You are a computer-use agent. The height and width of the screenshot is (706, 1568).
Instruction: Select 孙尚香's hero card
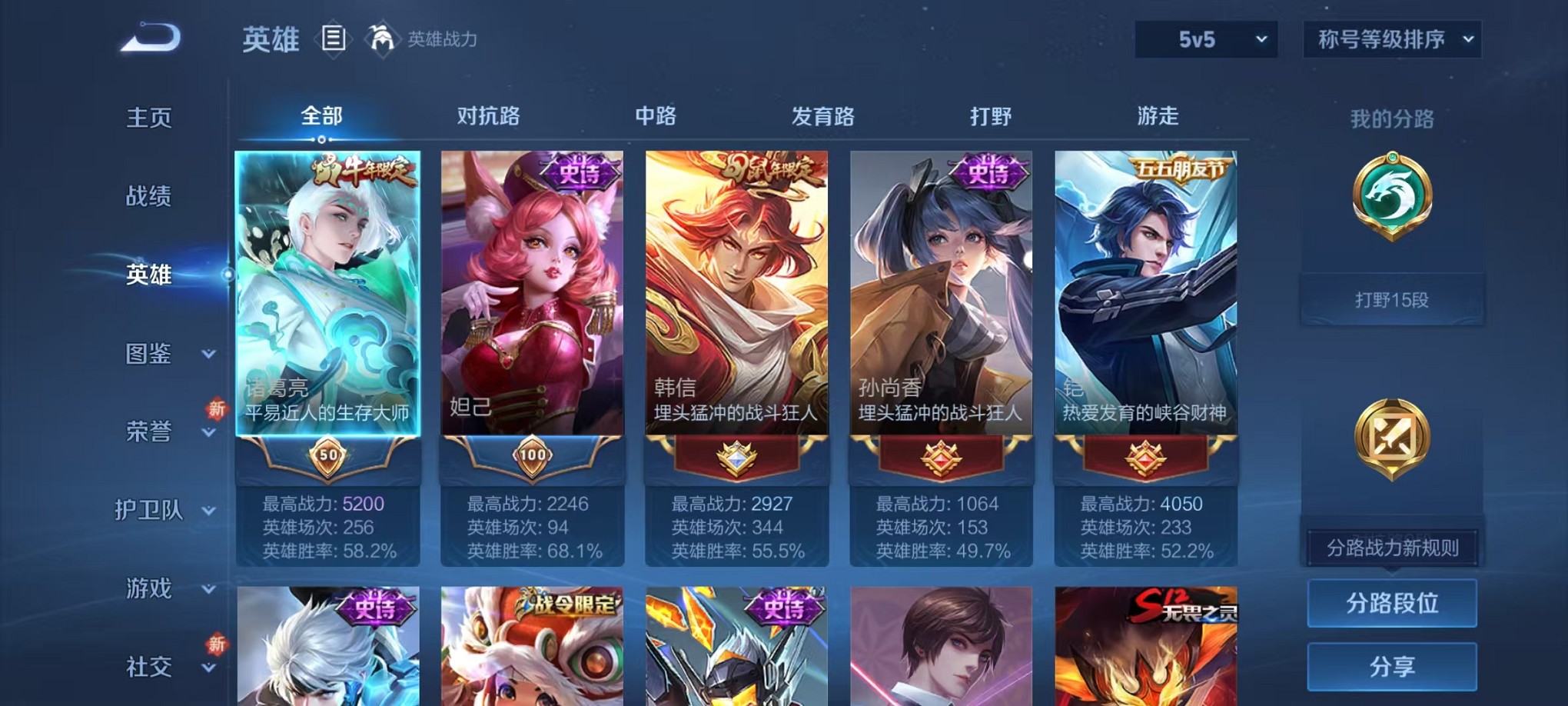[941, 308]
